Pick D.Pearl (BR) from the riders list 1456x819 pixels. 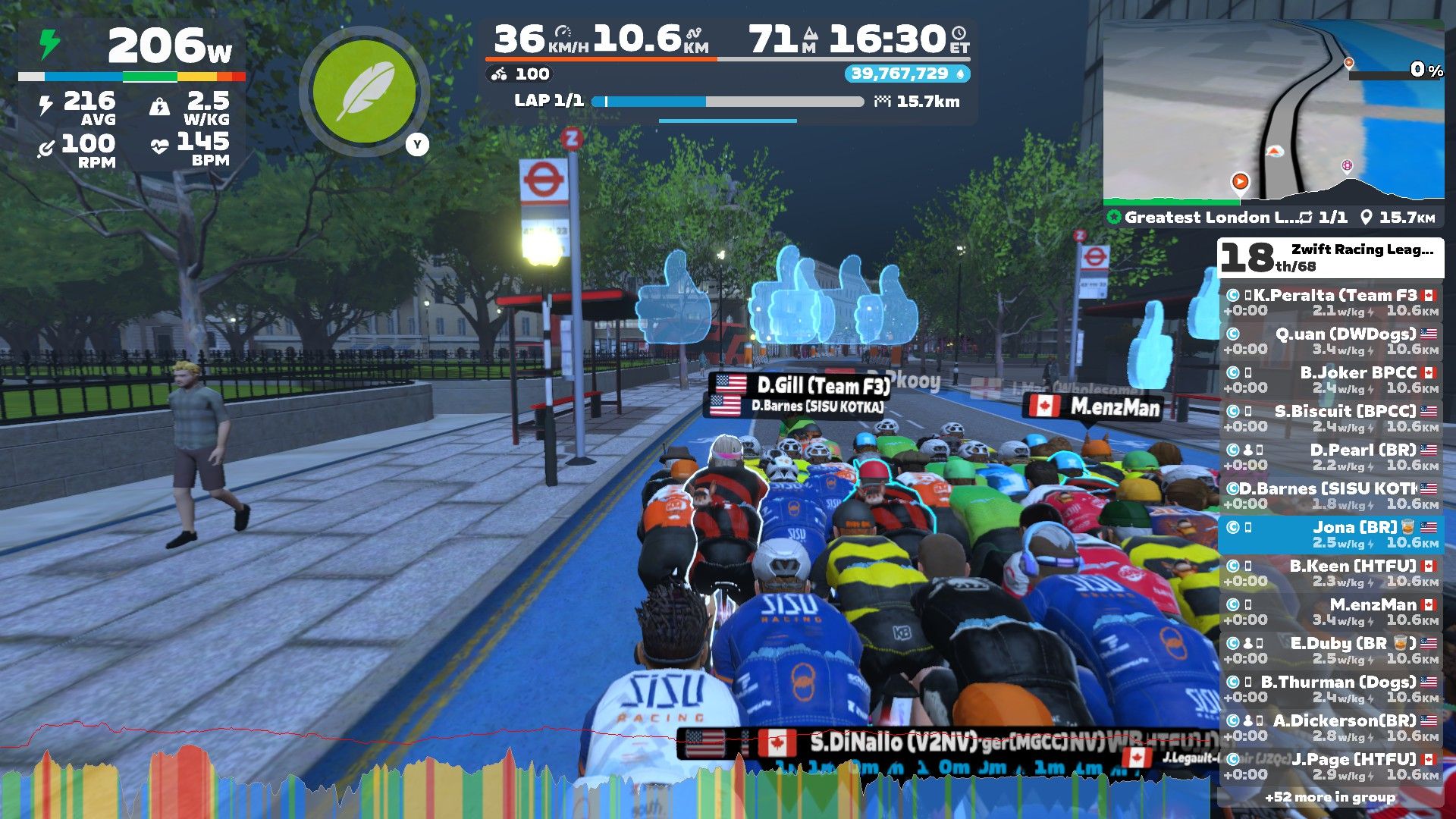point(1331,457)
